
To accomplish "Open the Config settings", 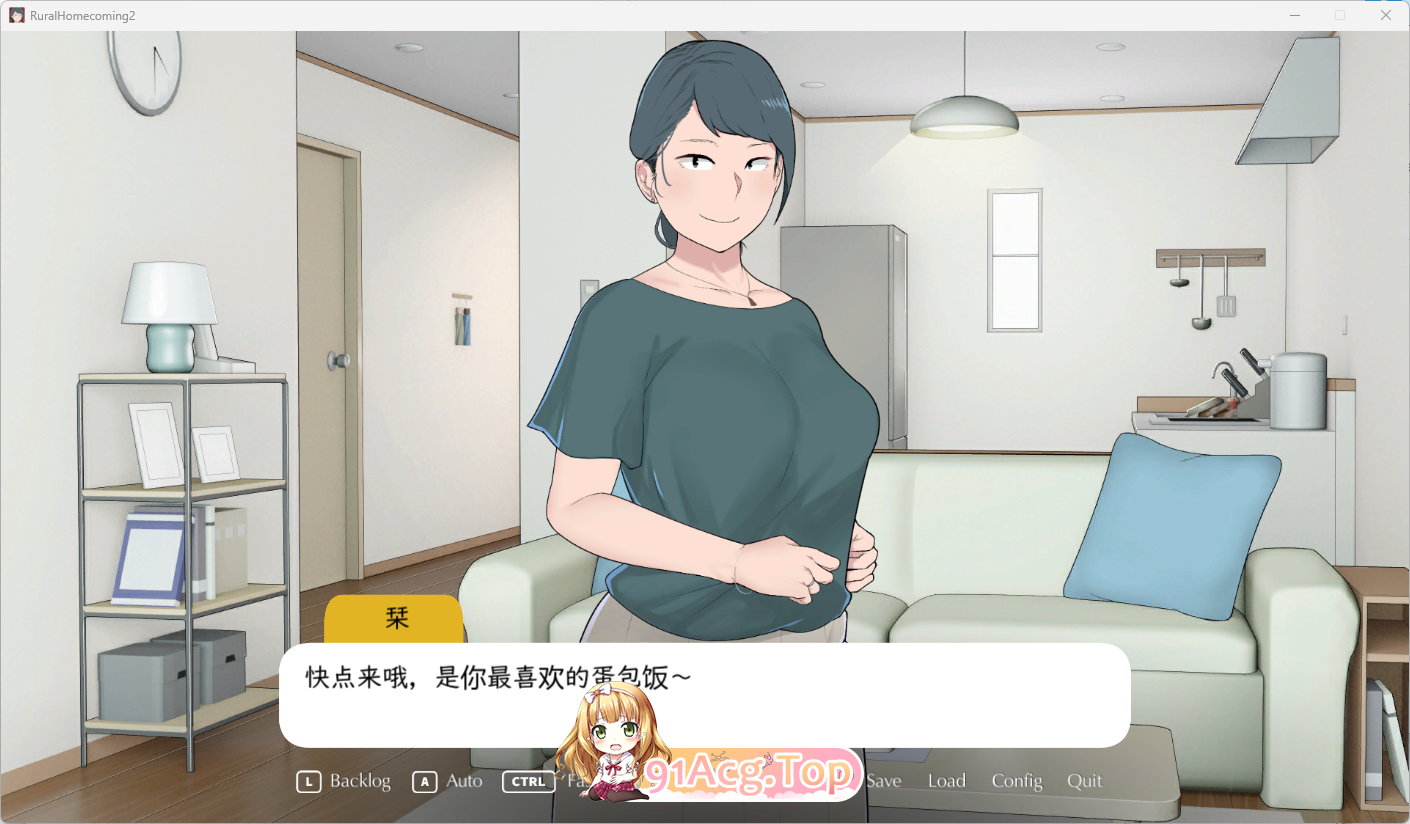I will pos(1016,781).
